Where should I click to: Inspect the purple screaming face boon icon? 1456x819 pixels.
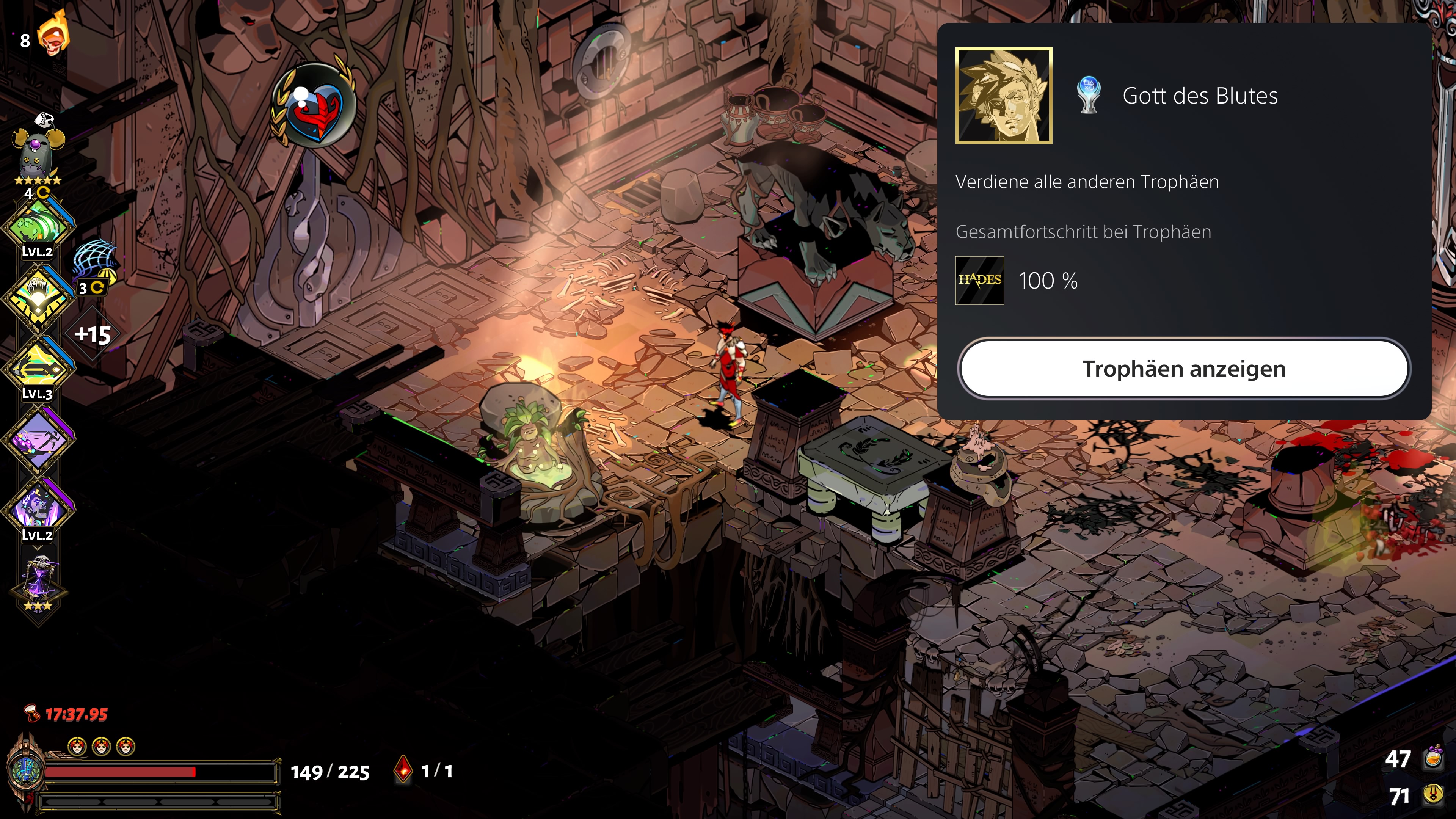38,508
